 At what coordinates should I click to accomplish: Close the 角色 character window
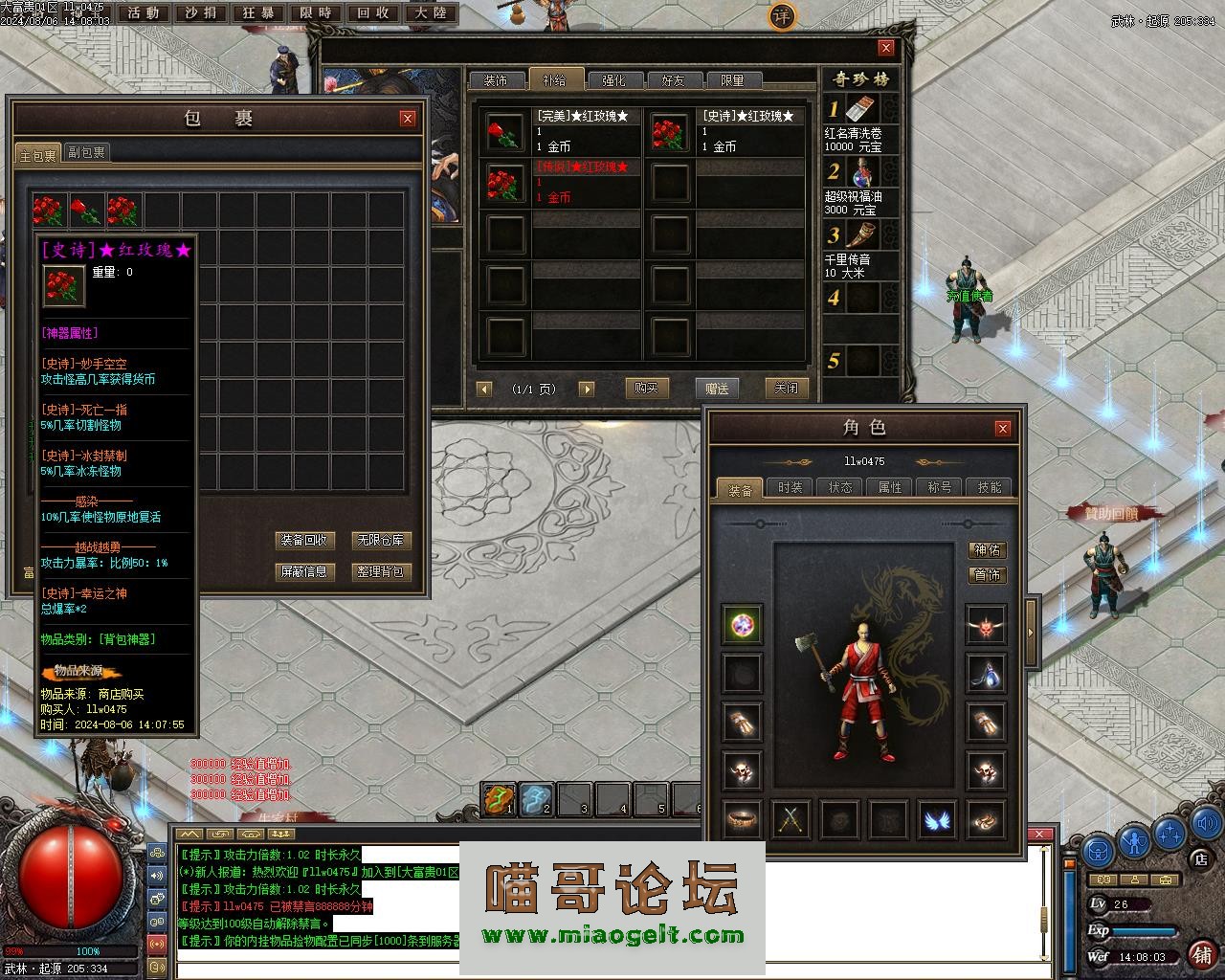(x=1002, y=428)
